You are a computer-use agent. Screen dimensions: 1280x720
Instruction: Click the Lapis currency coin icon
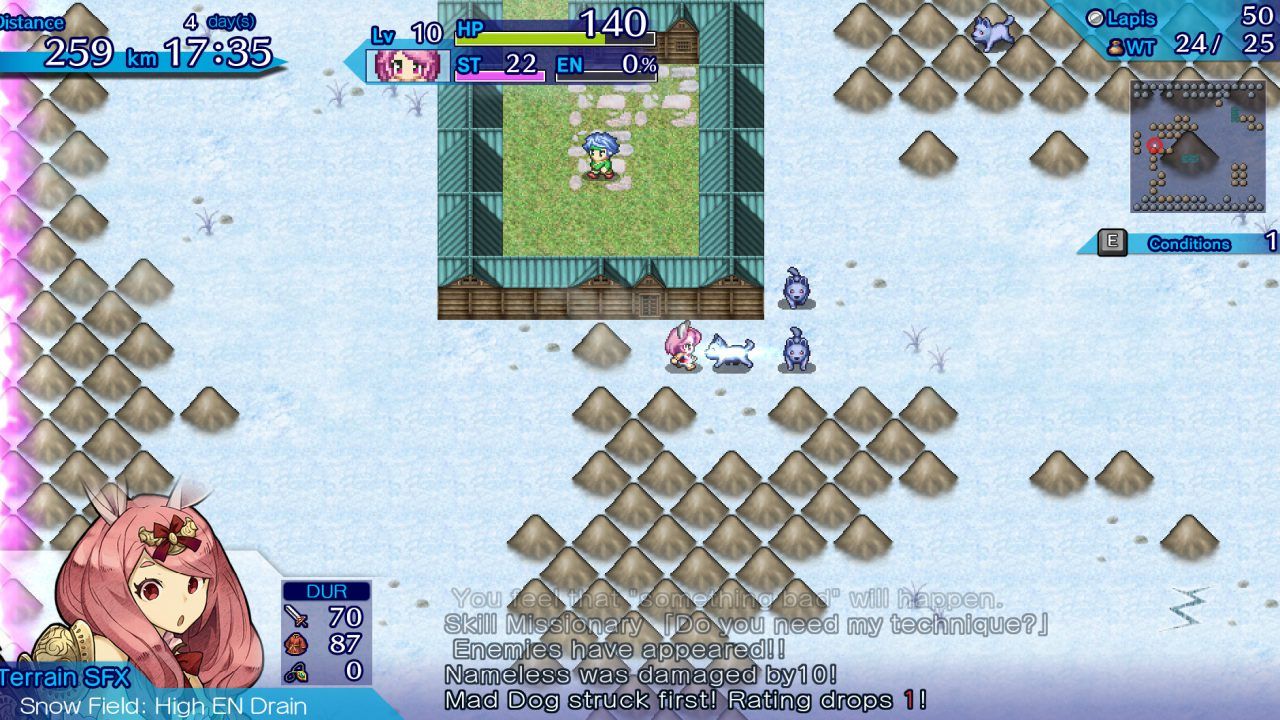click(1094, 17)
